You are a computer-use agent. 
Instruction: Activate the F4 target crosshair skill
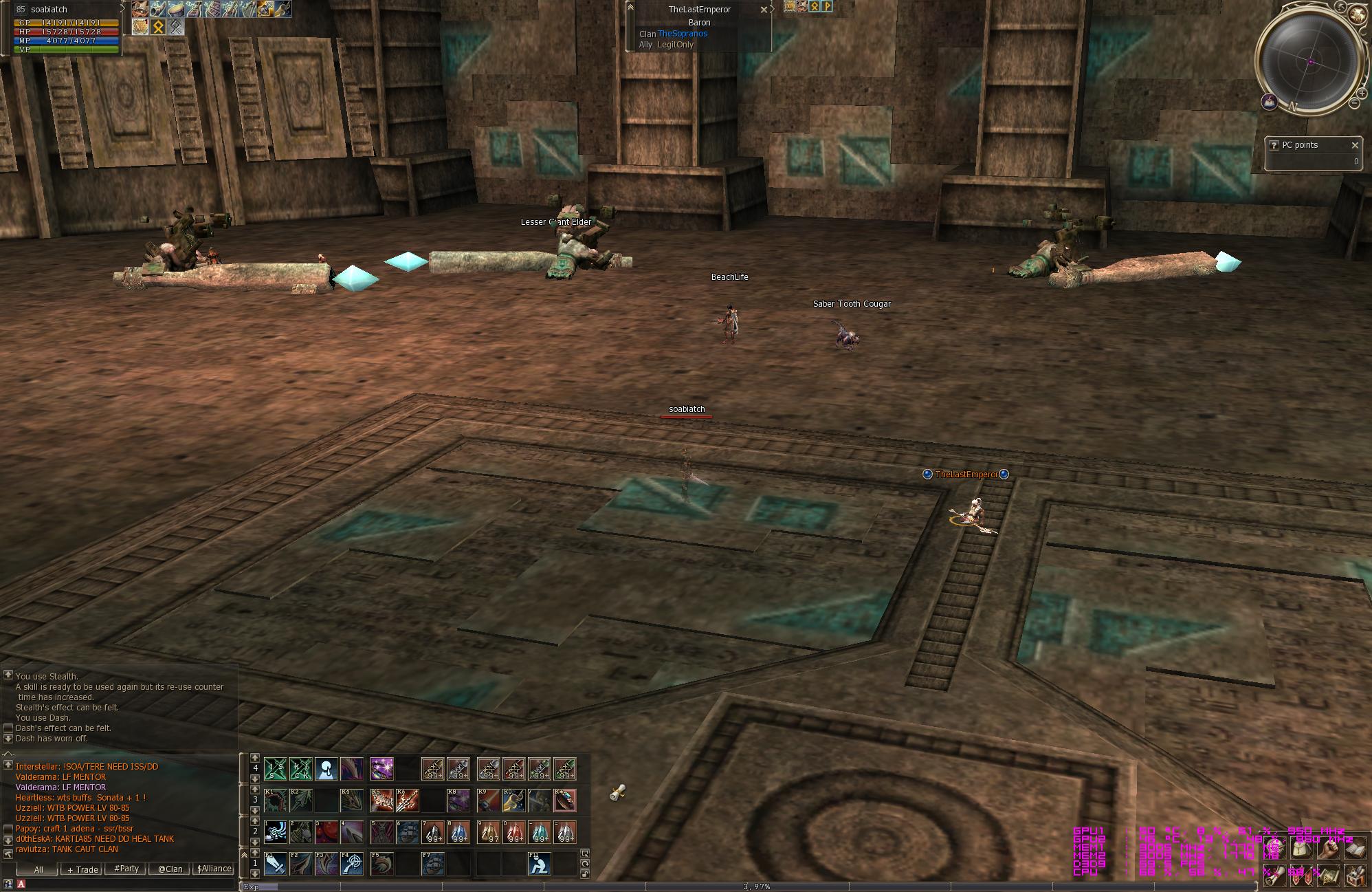click(352, 864)
